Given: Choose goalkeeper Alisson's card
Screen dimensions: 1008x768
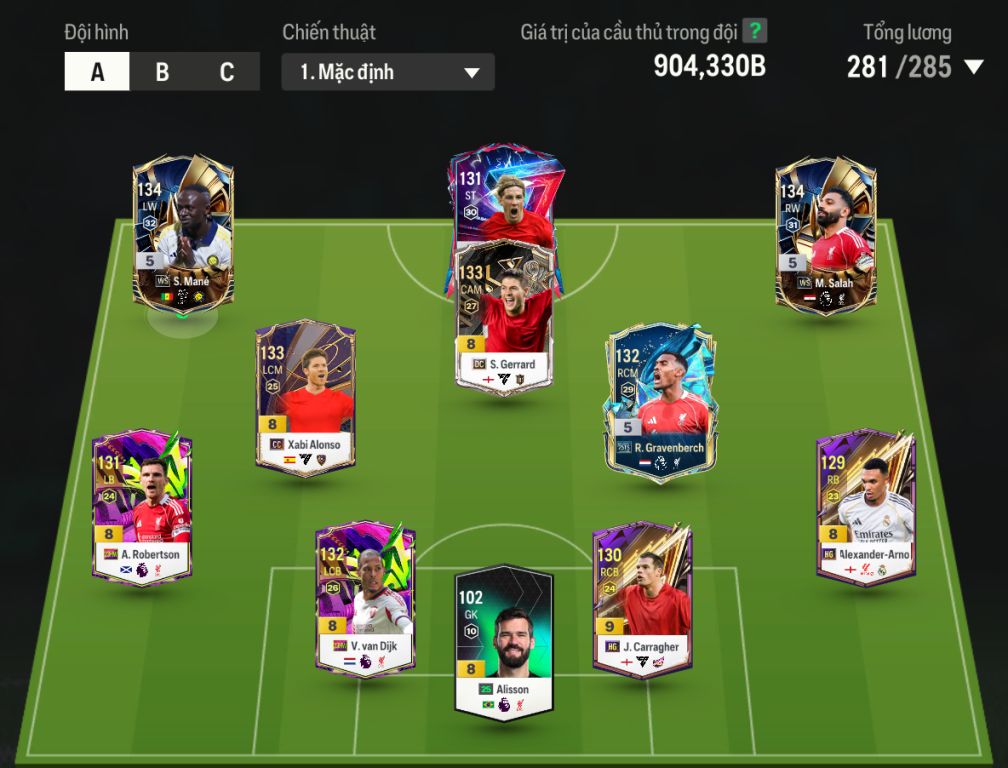Looking at the screenshot, I should [504, 642].
